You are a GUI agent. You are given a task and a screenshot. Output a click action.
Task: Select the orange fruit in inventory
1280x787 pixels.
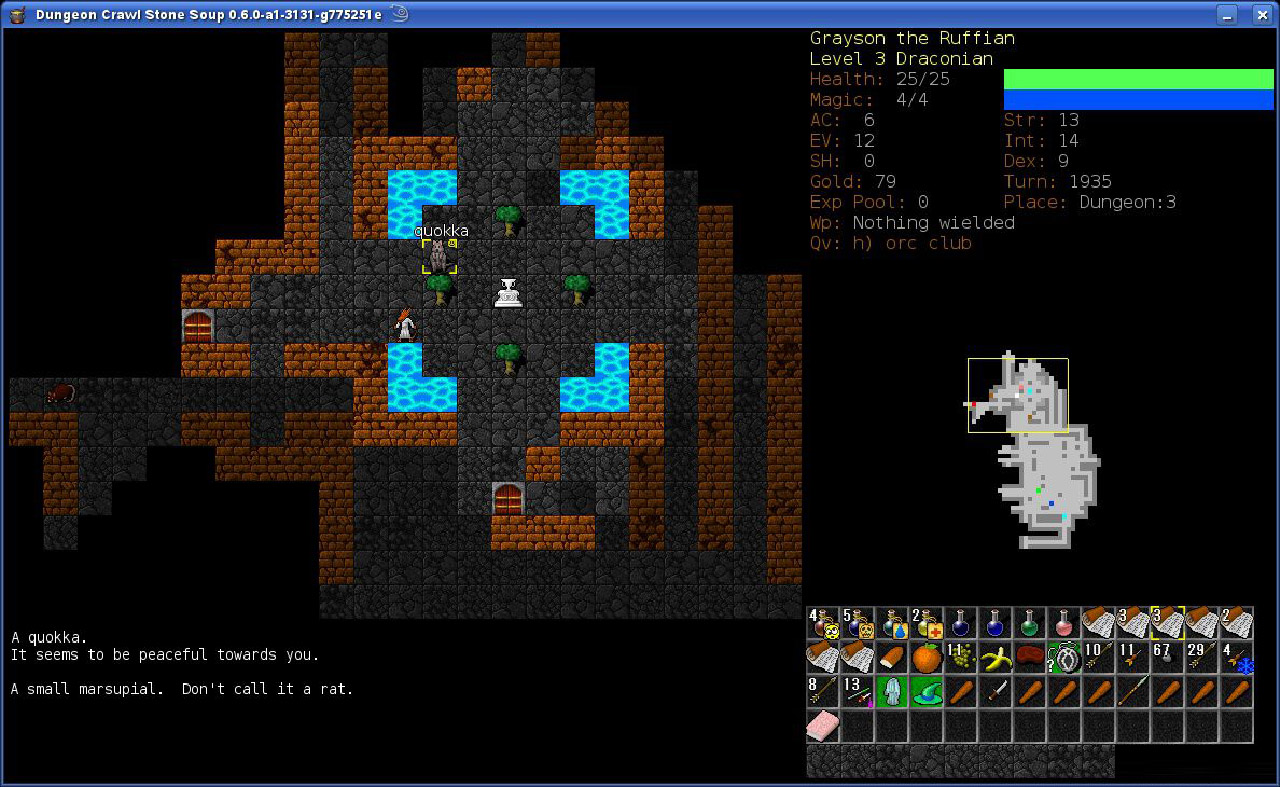pyautogui.click(x=927, y=658)
